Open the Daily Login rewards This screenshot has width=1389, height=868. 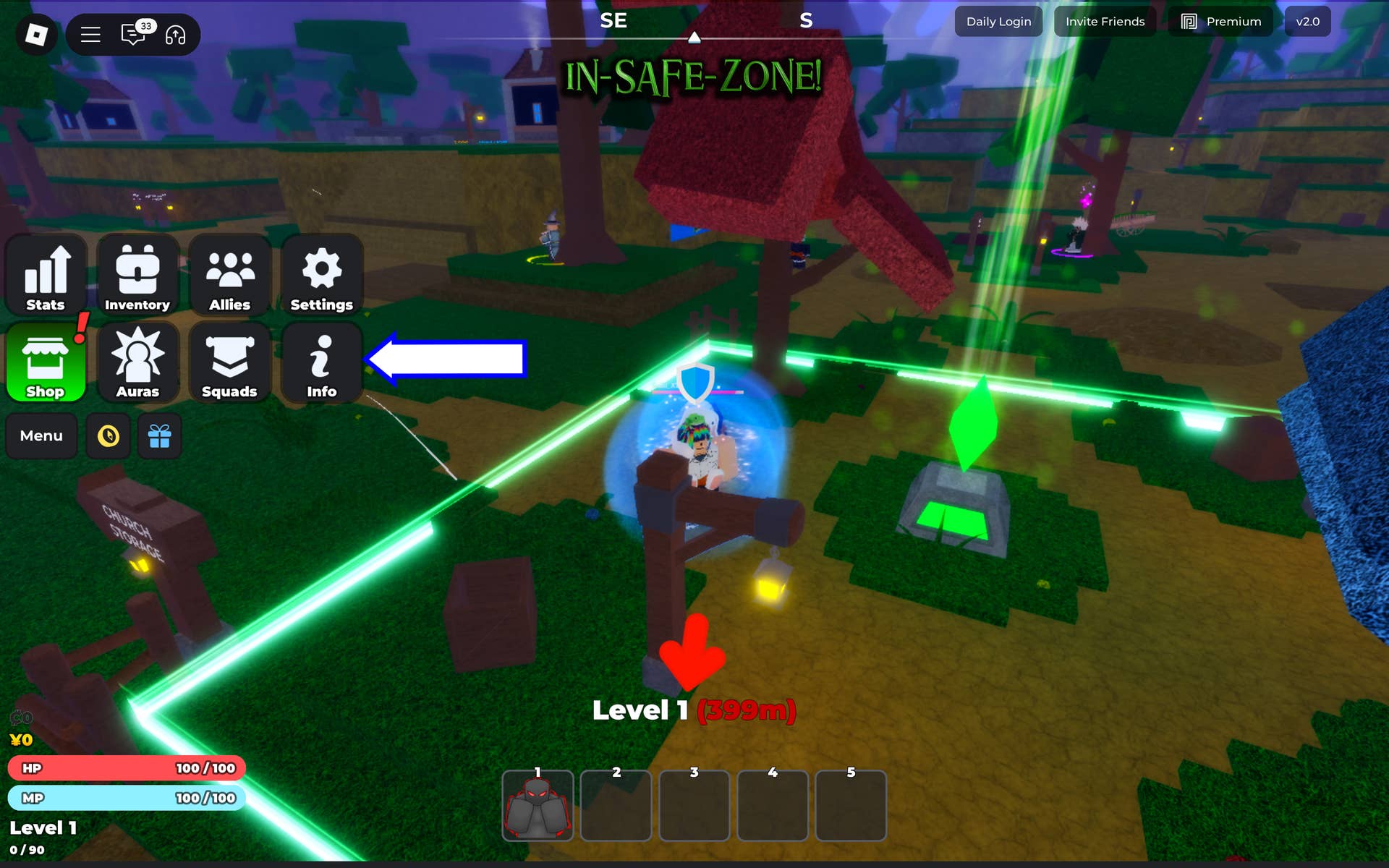click(998, 21)
